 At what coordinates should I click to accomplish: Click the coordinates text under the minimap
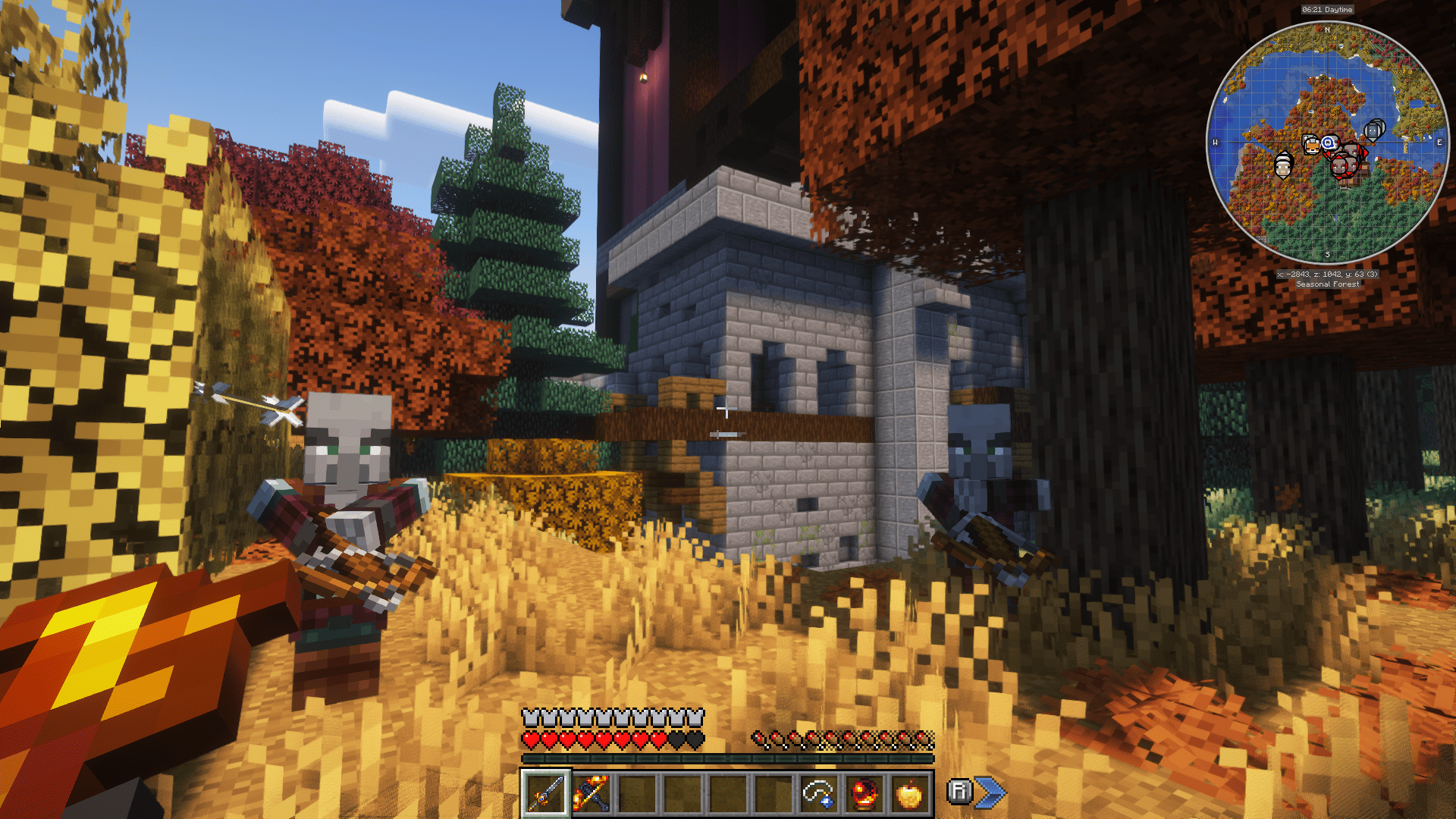(1327, 275)
